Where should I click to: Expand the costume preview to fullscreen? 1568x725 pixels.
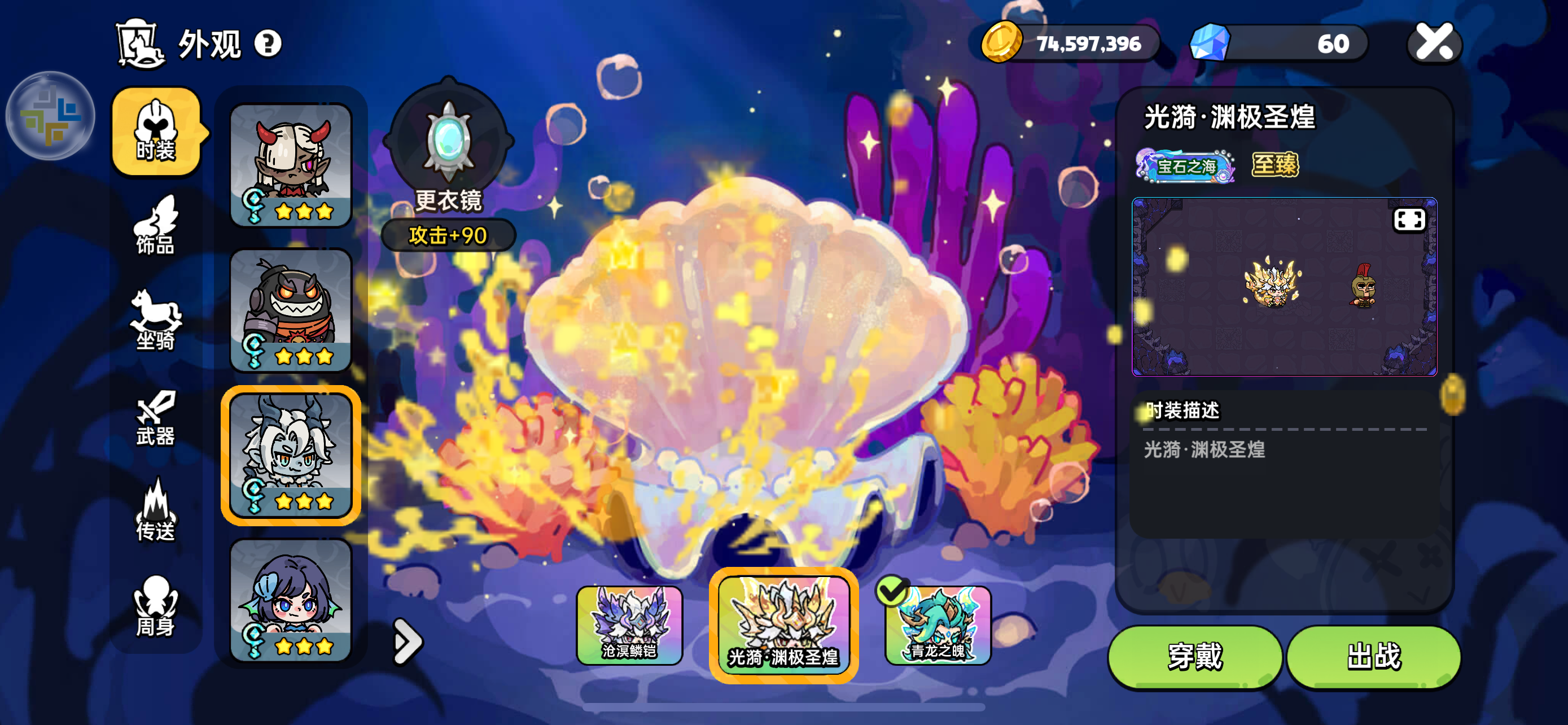(x=1408, y=220)
